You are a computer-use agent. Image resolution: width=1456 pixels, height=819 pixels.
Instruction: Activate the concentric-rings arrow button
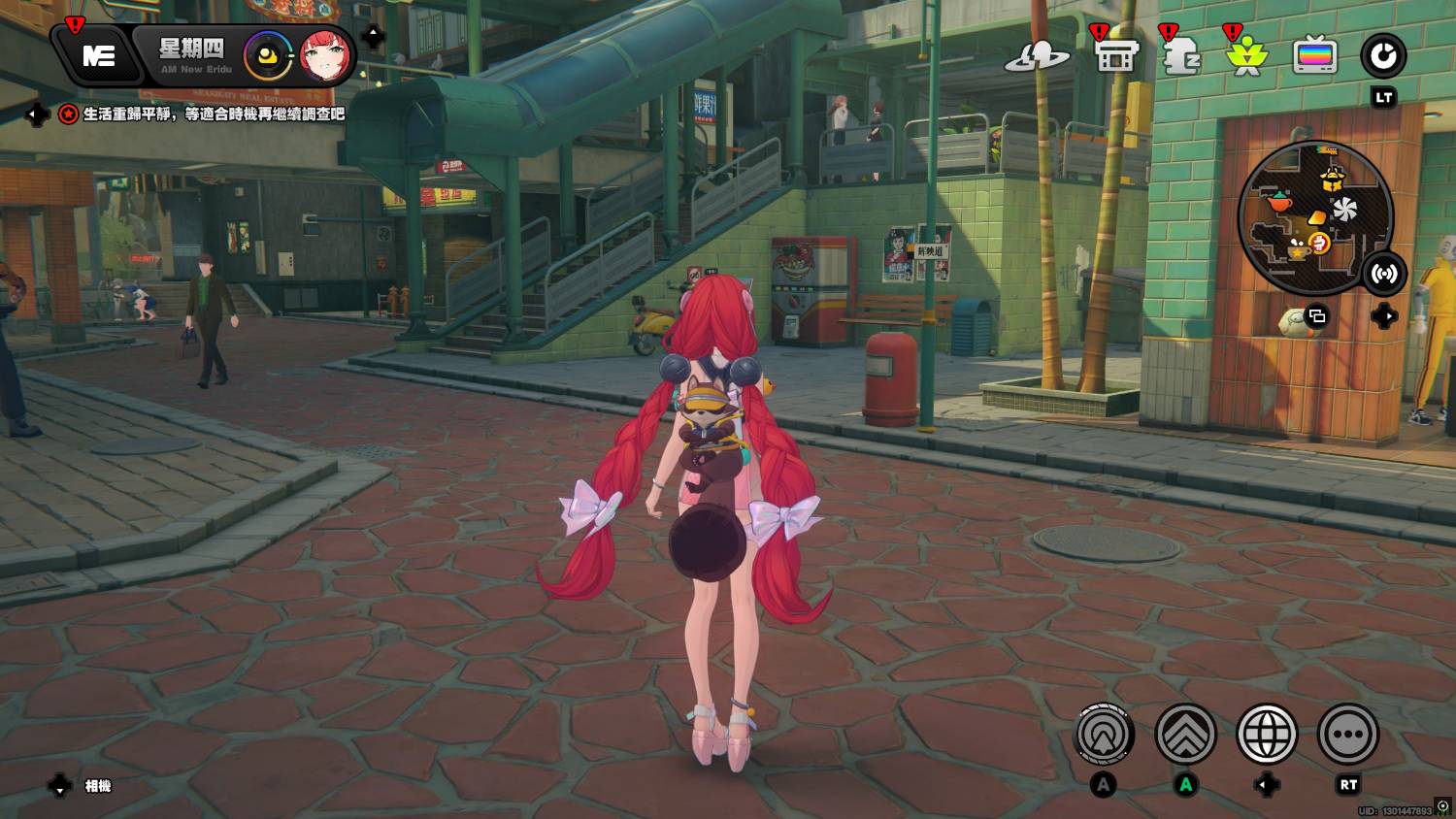(x=1105, y=735)
